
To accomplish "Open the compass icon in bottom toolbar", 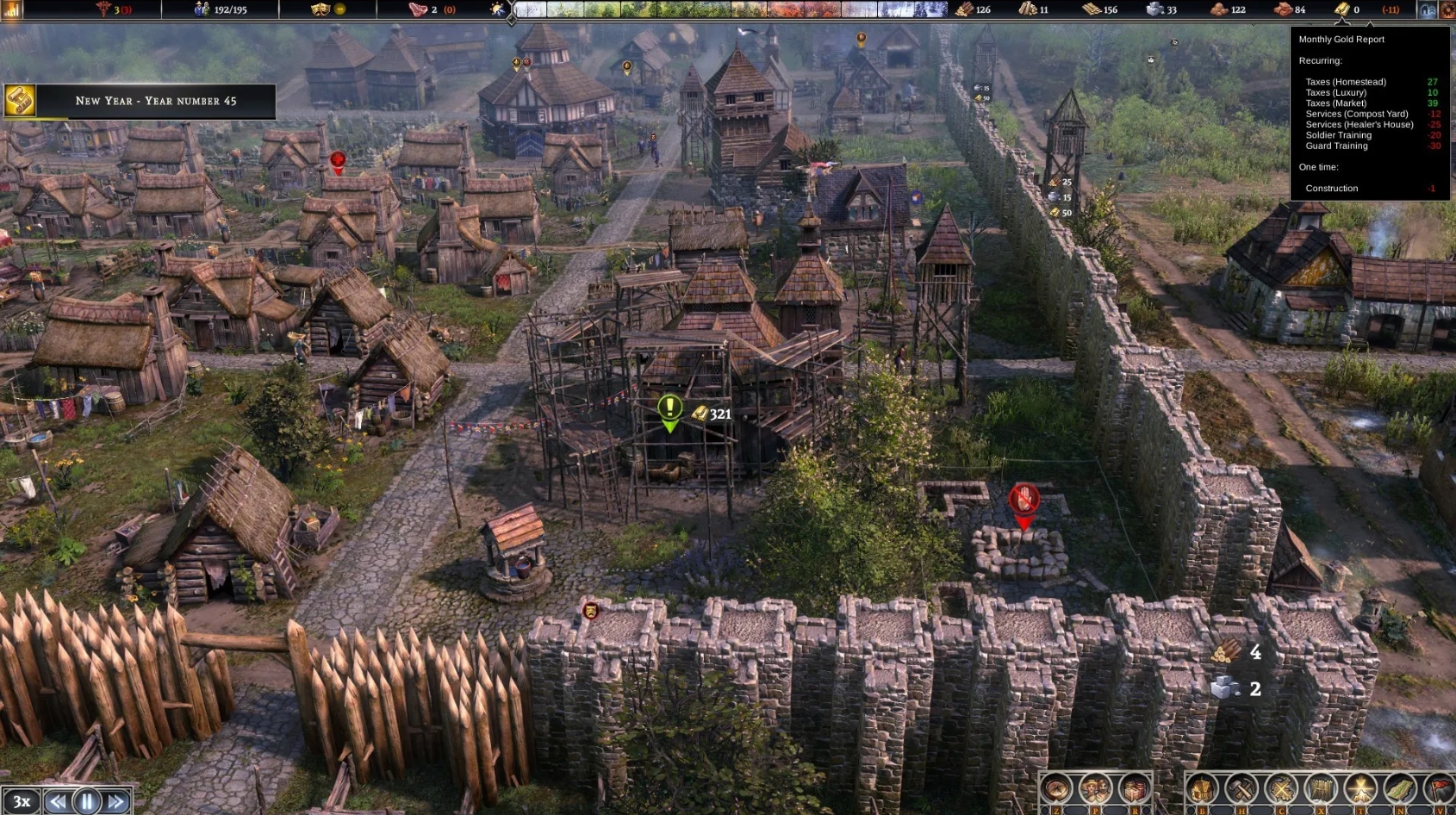I will click(1056, 789).
